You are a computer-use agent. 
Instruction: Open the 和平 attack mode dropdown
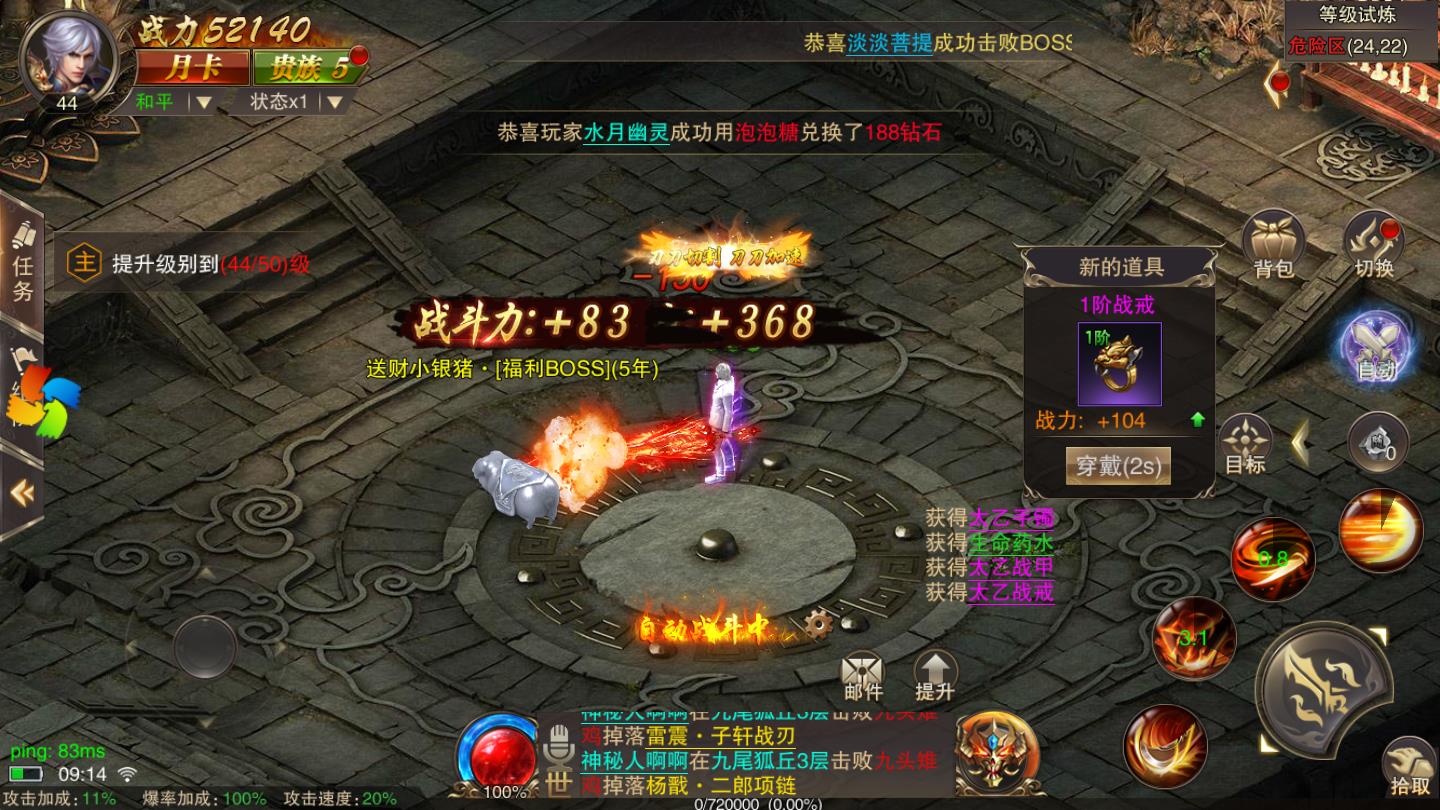(174, 101)
